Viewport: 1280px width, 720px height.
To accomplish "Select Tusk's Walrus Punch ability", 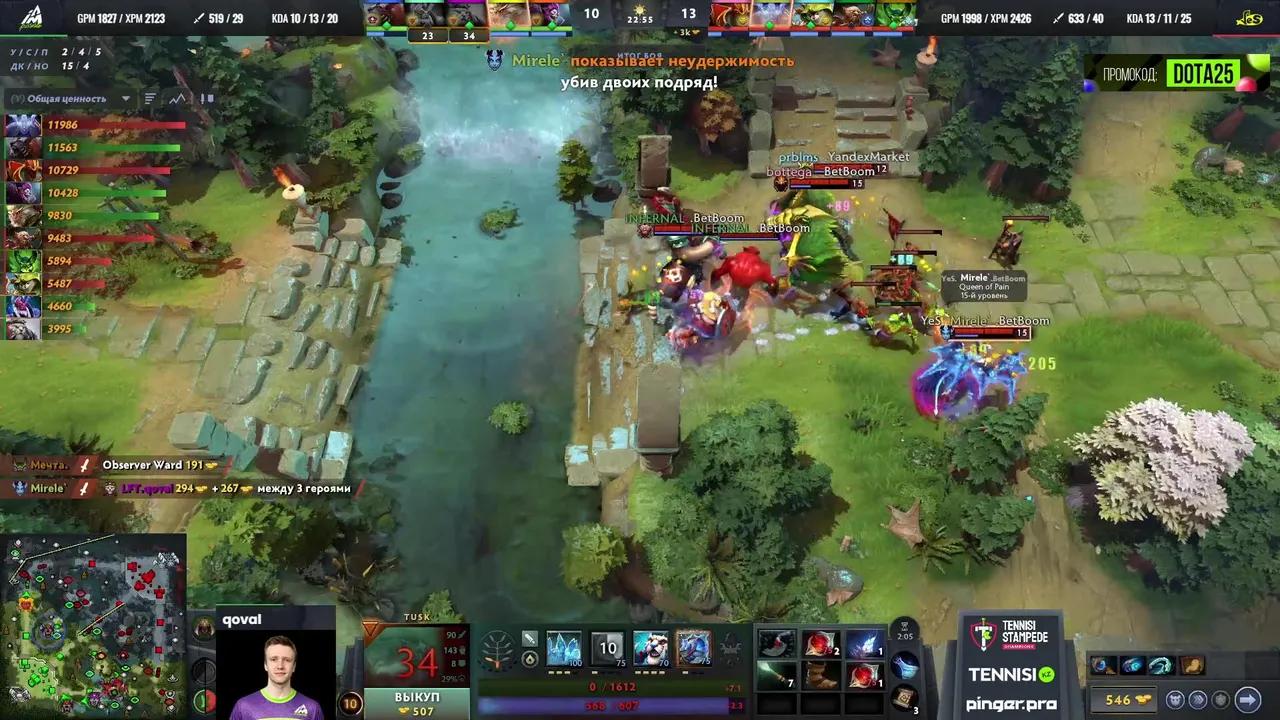I will (x=694, y=650).
